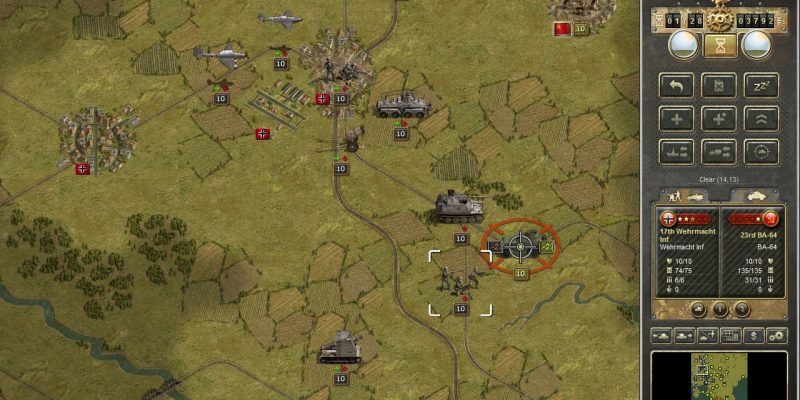Give elite replacements with the plus-star button
Image resolution: width=800 pixels, height=400 pixels.
(719, 119)
